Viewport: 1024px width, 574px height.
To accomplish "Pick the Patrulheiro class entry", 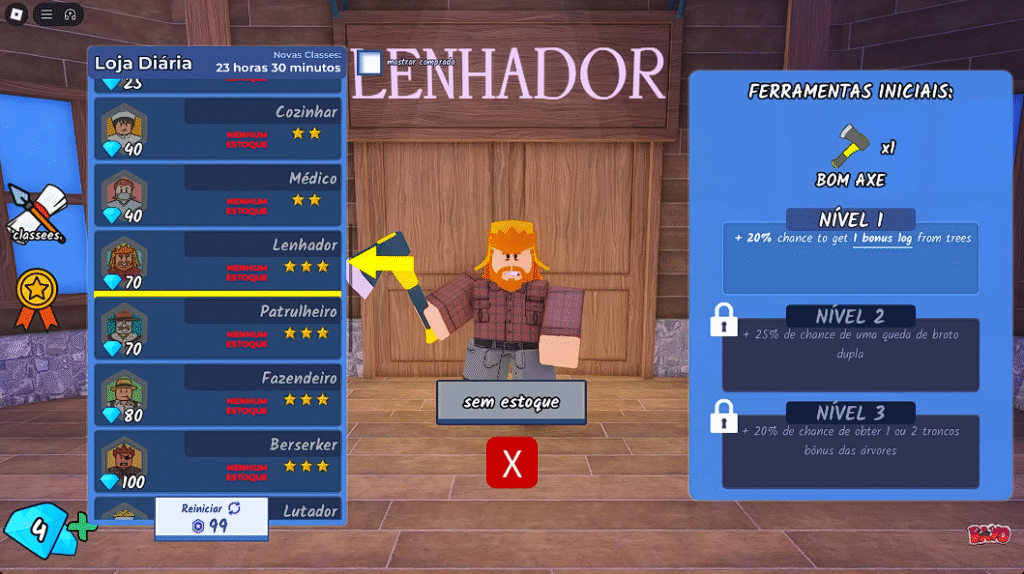I will click(218, 328).
